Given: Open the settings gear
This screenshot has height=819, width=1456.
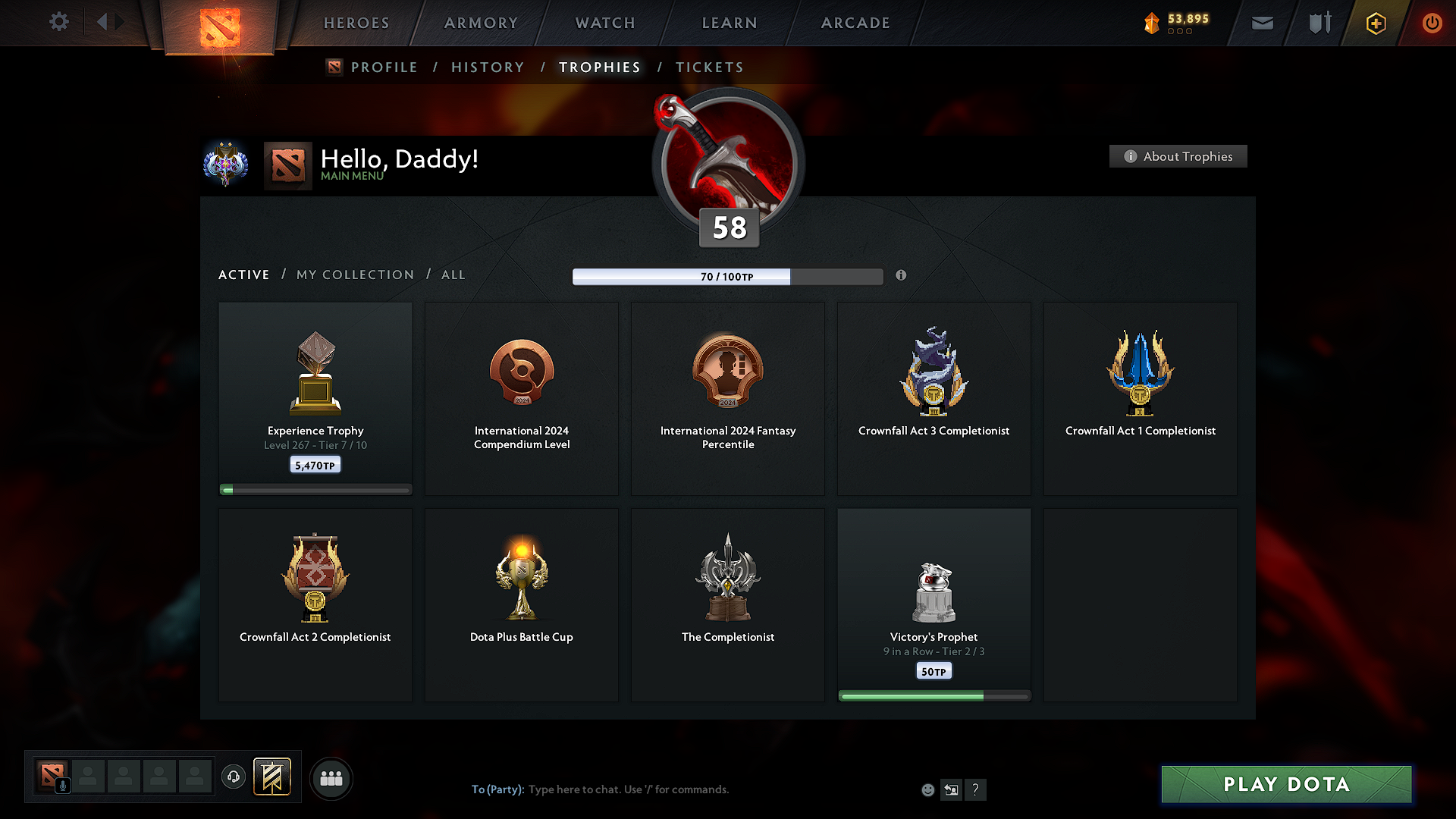Looking at the screenshot, I should [59, 22].
